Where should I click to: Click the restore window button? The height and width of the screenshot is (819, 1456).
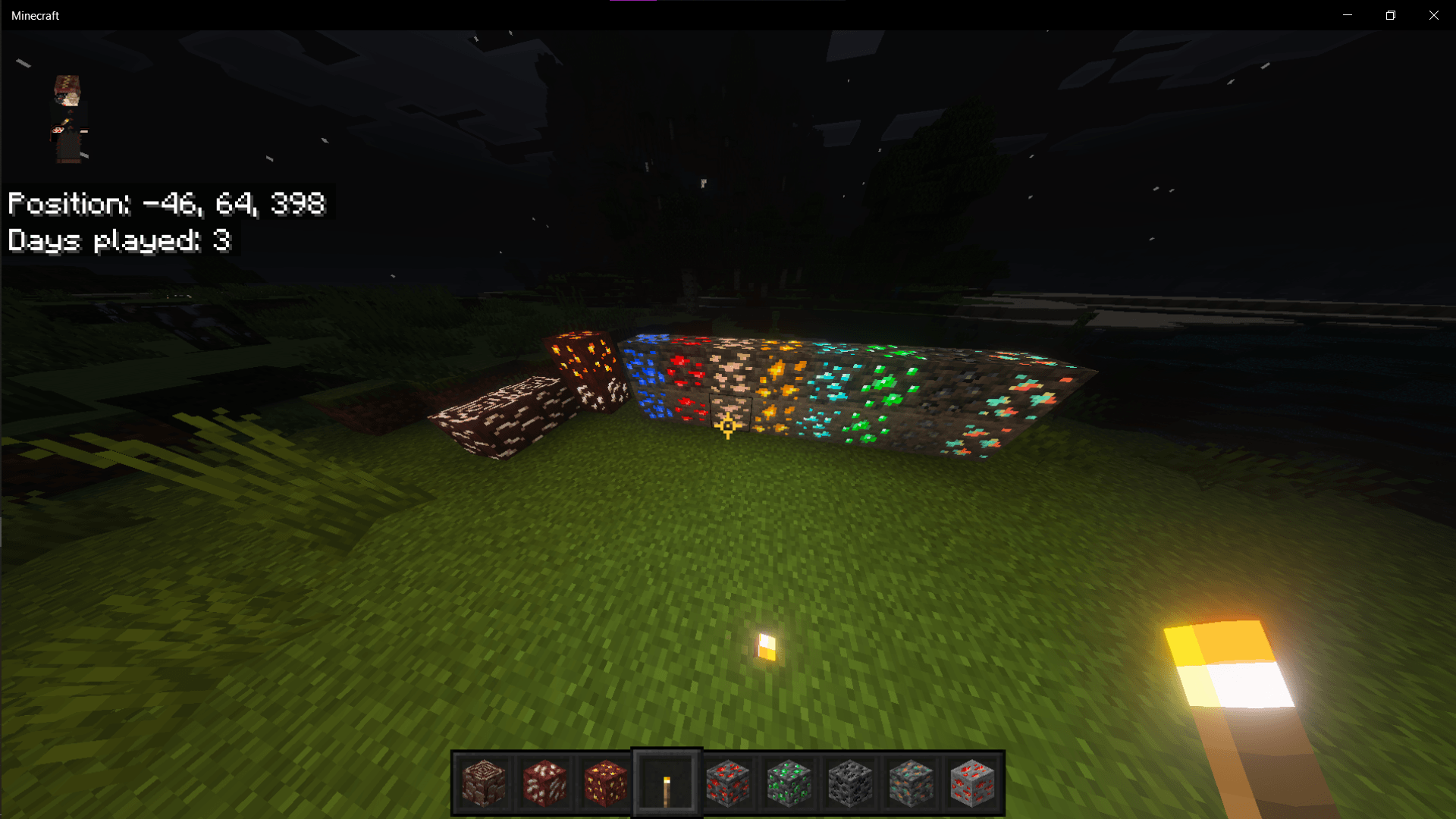(1390, 14)
